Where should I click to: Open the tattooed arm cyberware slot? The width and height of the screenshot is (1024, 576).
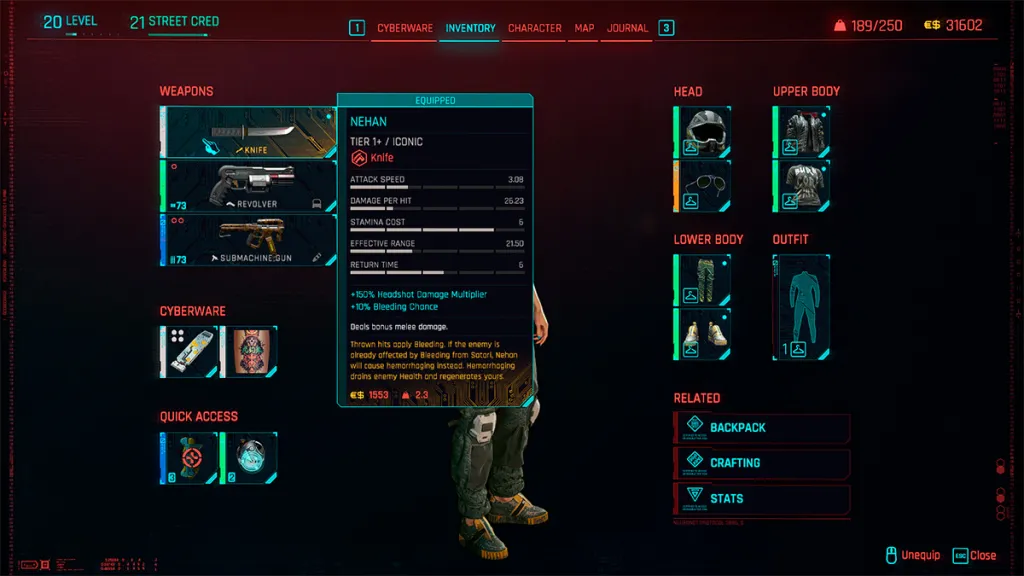point(249,351)
